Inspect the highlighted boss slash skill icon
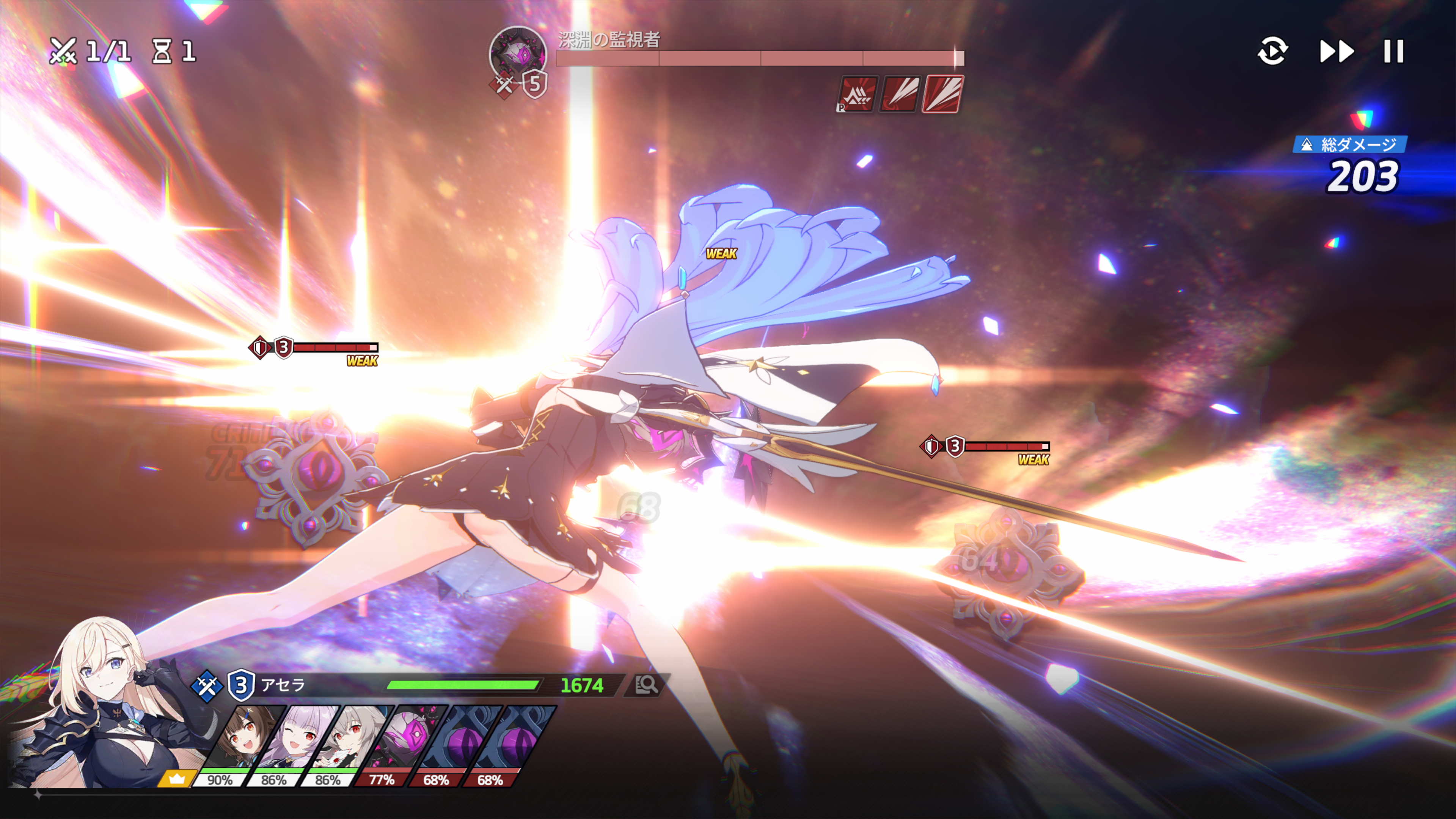This screenshot has width=1456, height=819. click(x=942, y=94)
